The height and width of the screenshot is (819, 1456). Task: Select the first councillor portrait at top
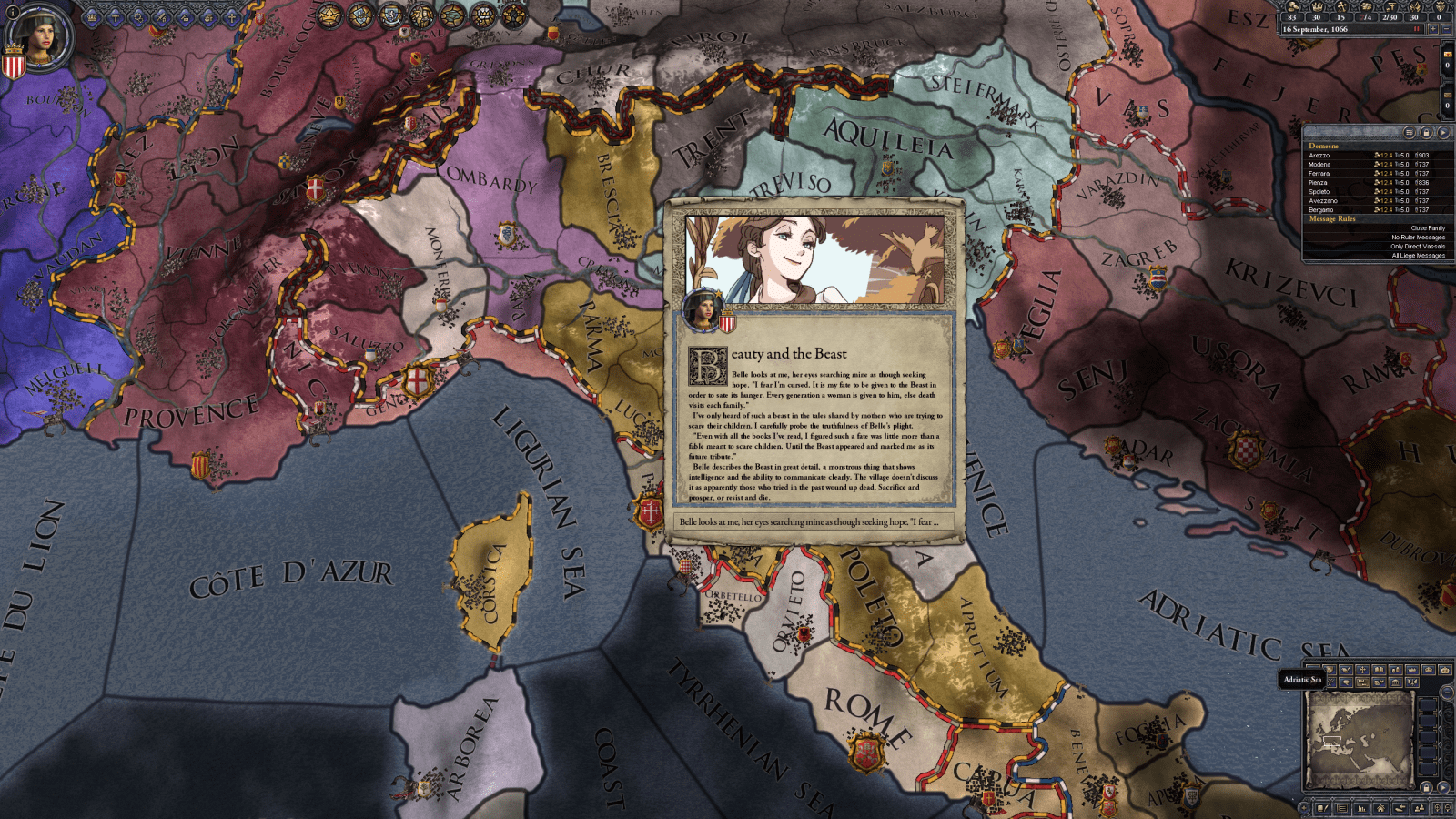point(329,16)
